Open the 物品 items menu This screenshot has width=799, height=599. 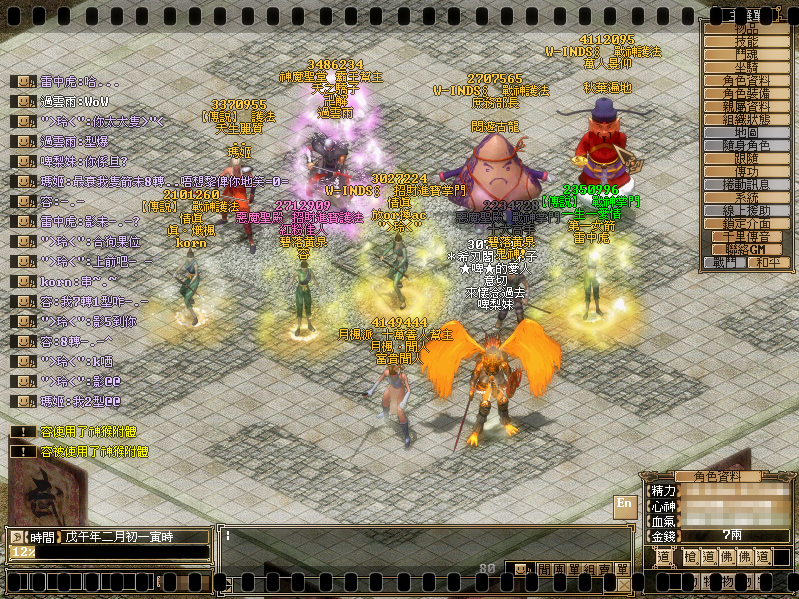tap(746, 29)
